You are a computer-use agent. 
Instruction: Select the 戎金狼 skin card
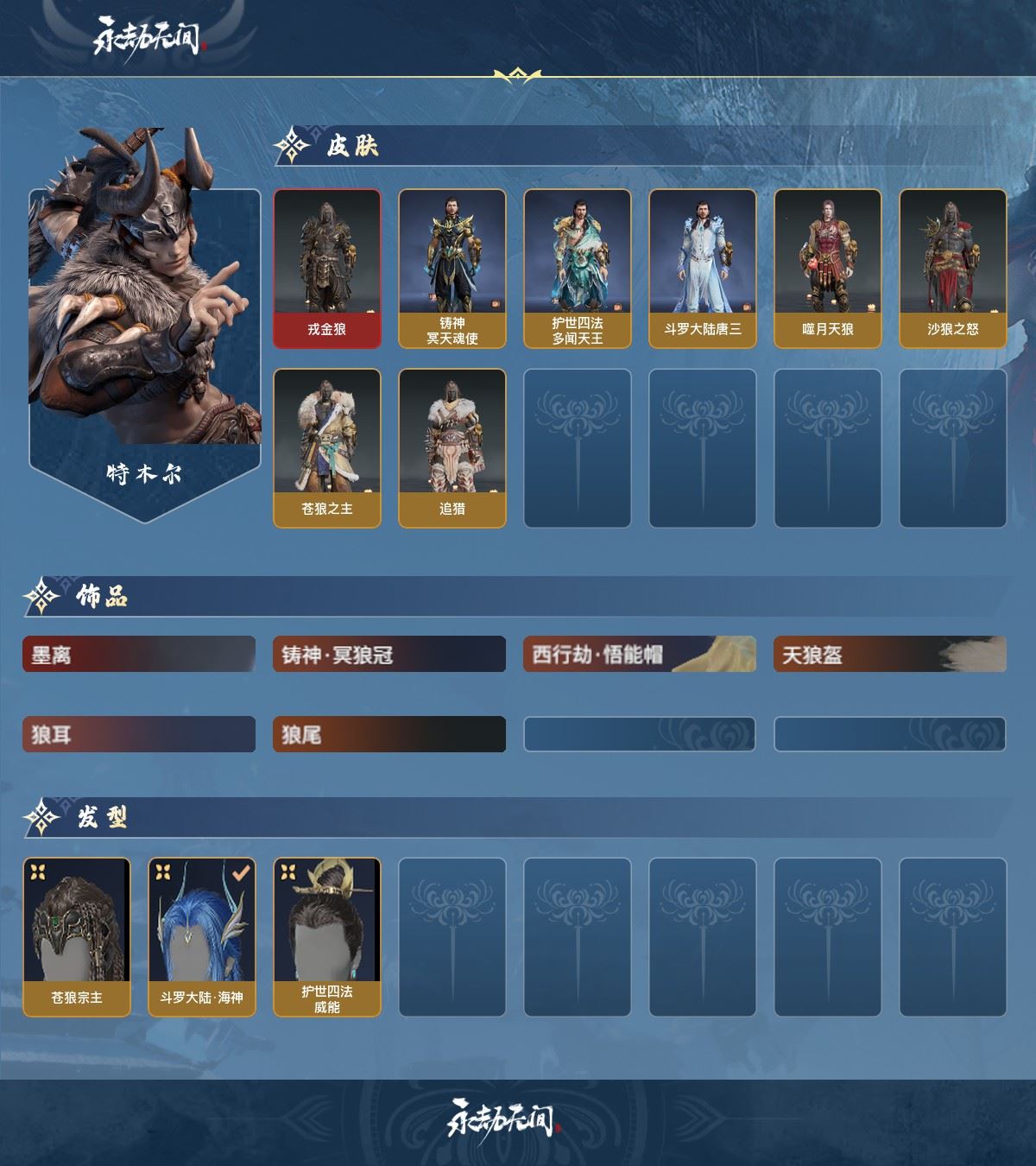(327, 269)
